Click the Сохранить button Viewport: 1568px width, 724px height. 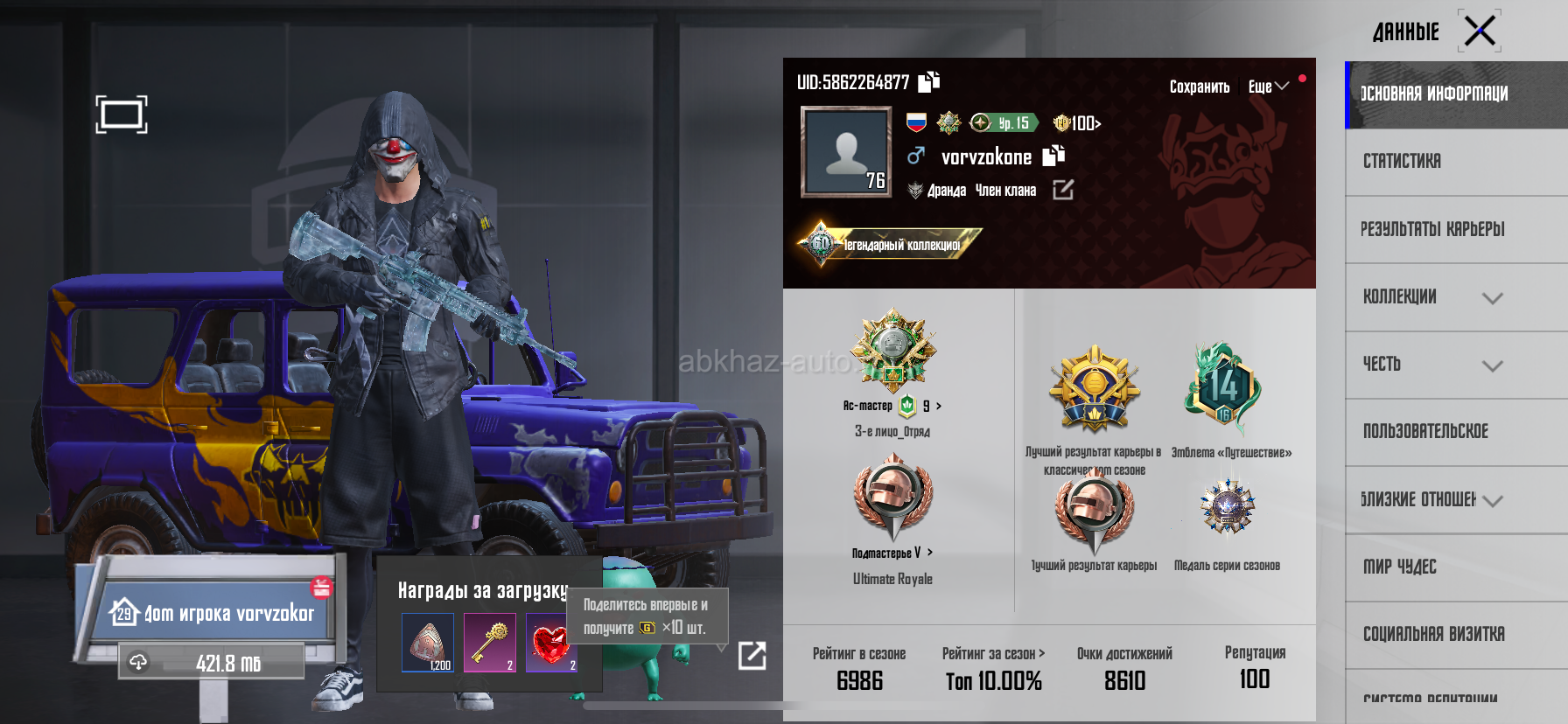[1199, 87]
